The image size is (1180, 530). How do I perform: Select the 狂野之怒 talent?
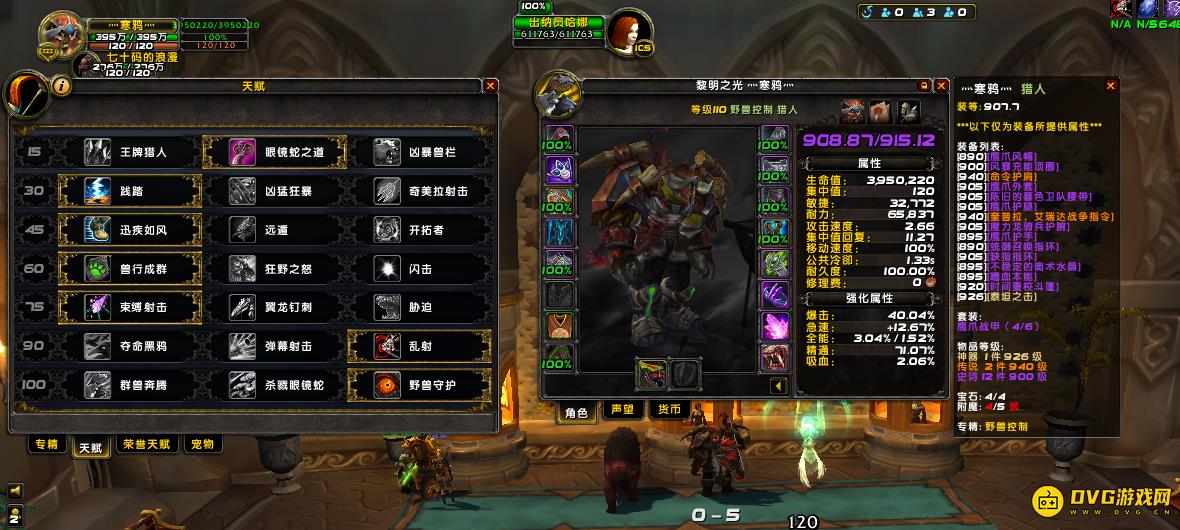pyautogui.click(x=274, y=268)
